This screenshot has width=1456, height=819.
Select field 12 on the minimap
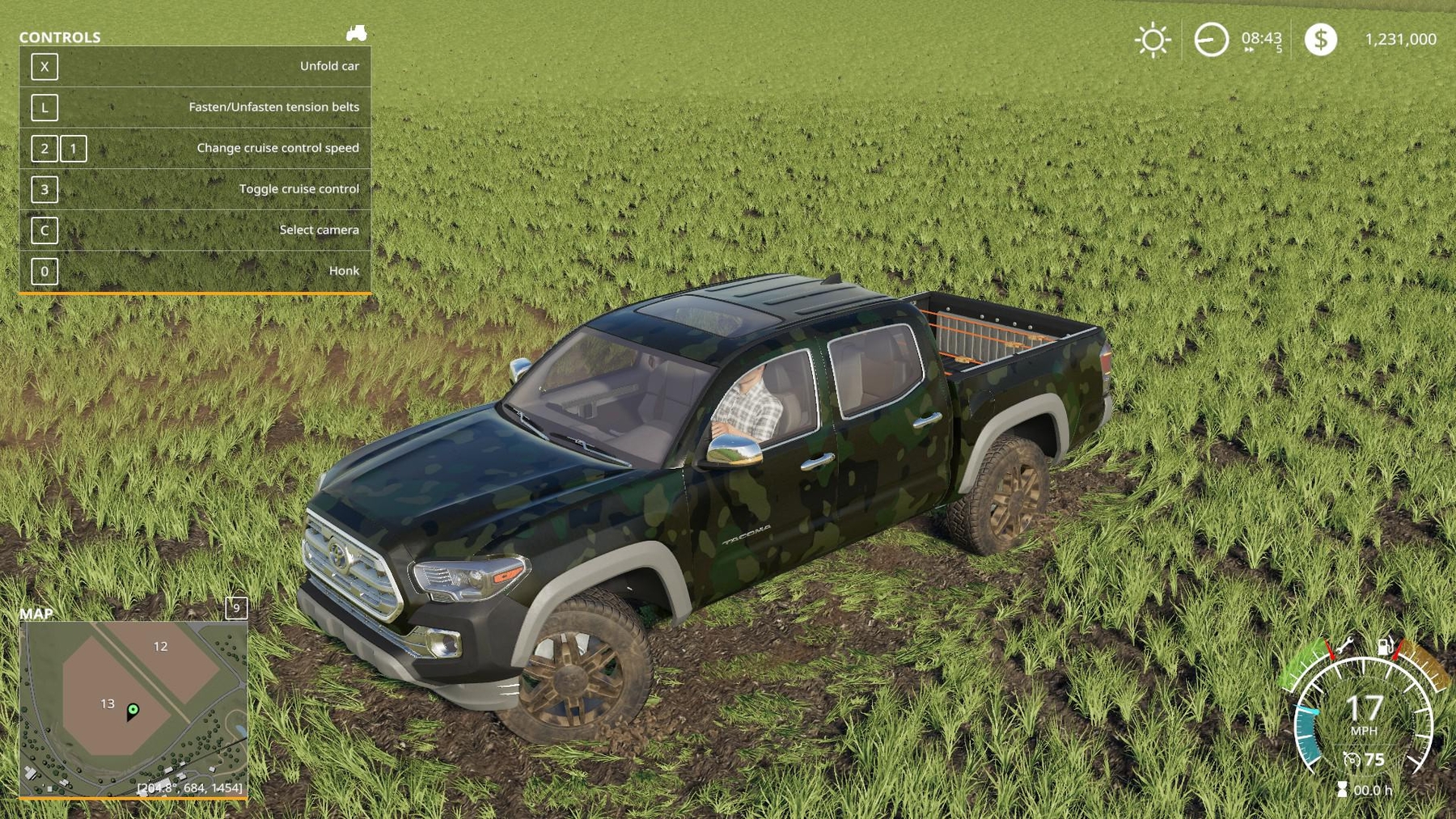(160, 647)
